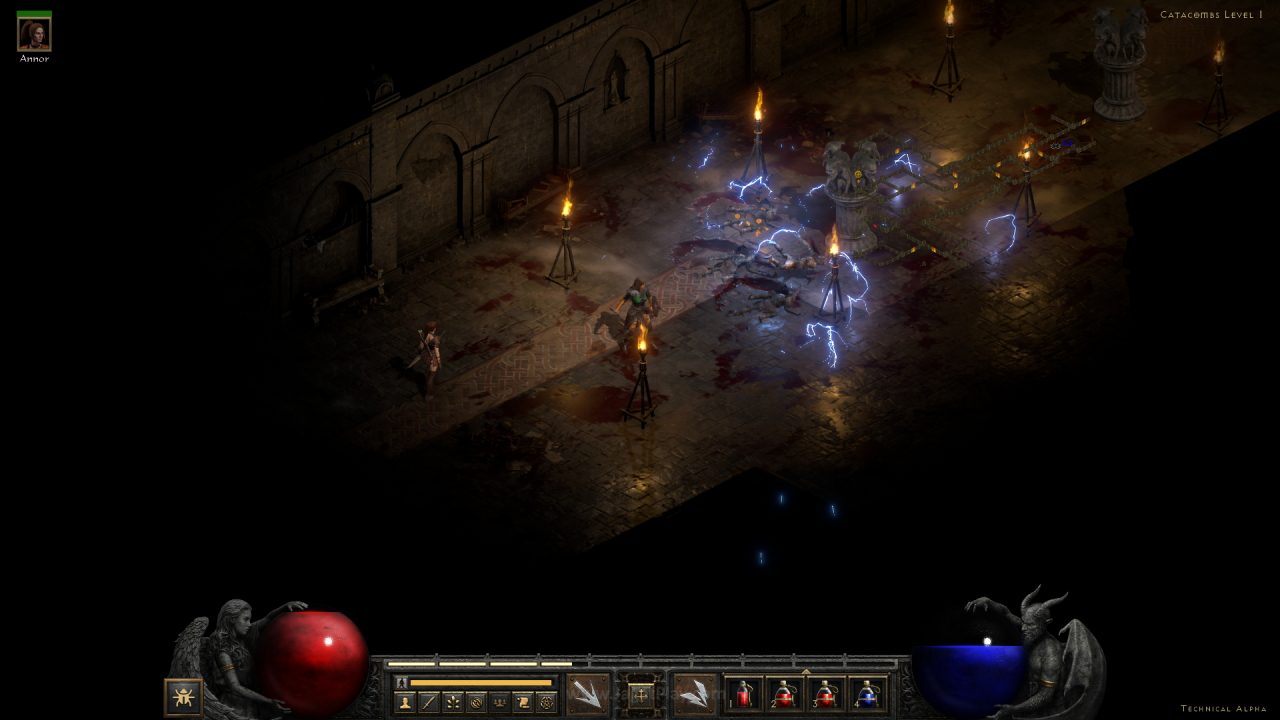Select the Annor mercenary portrait
The height and width of the screenshot is (720, 1280).
[34, 35]
